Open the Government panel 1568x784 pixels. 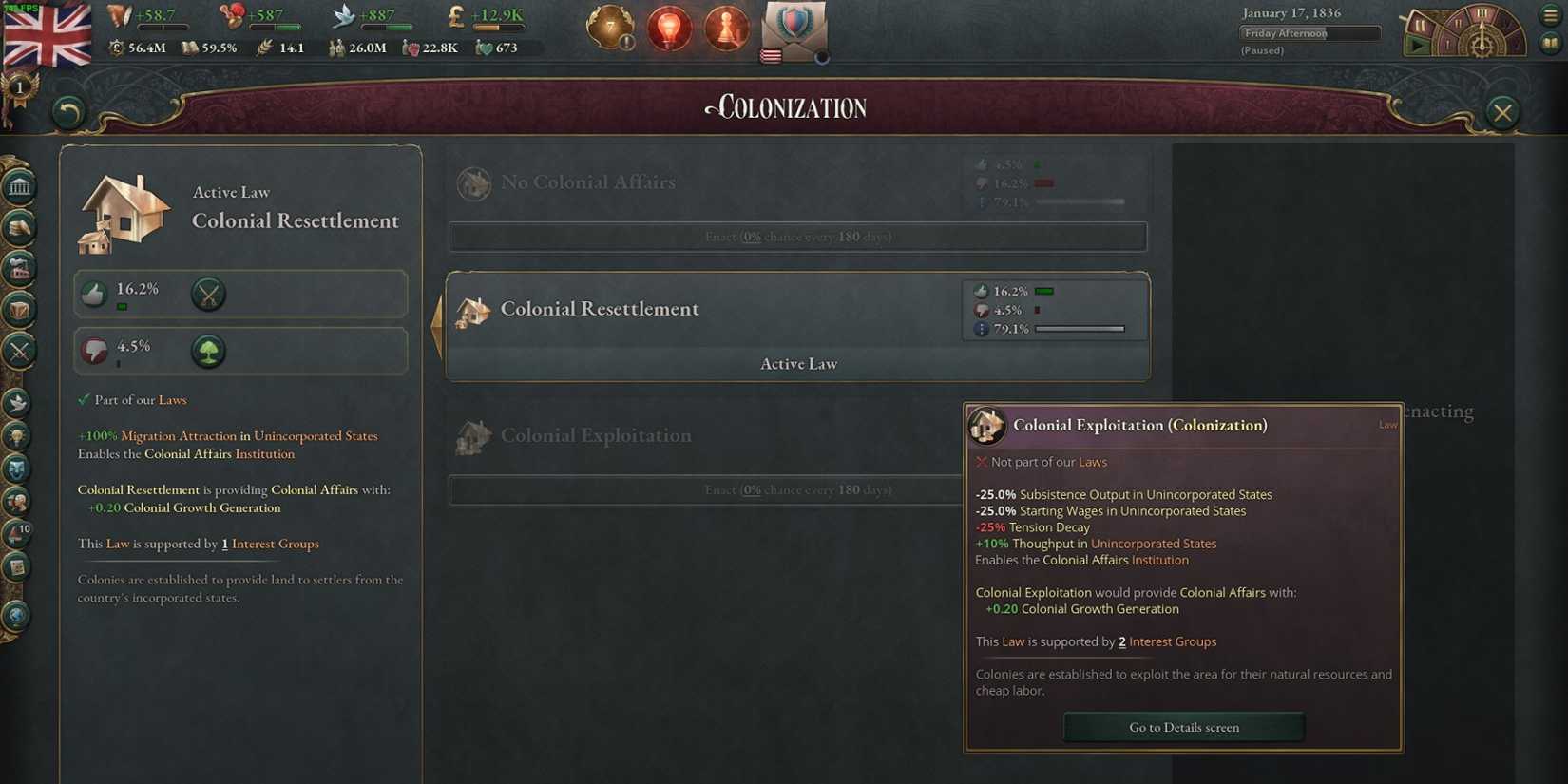tap(17, 186)
